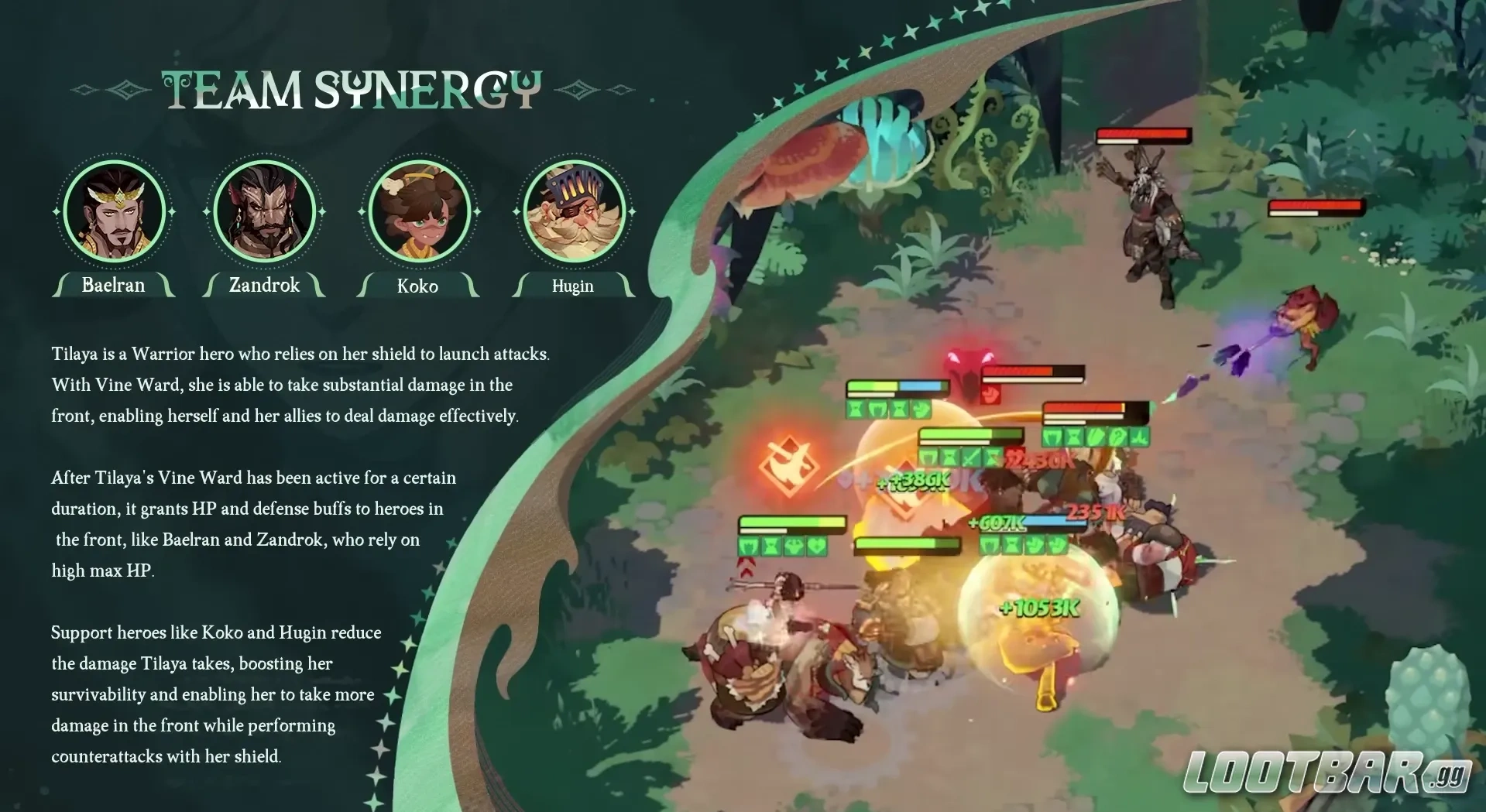
Task: Choose the Zandrok hero portrait
Action: (264, 211)
